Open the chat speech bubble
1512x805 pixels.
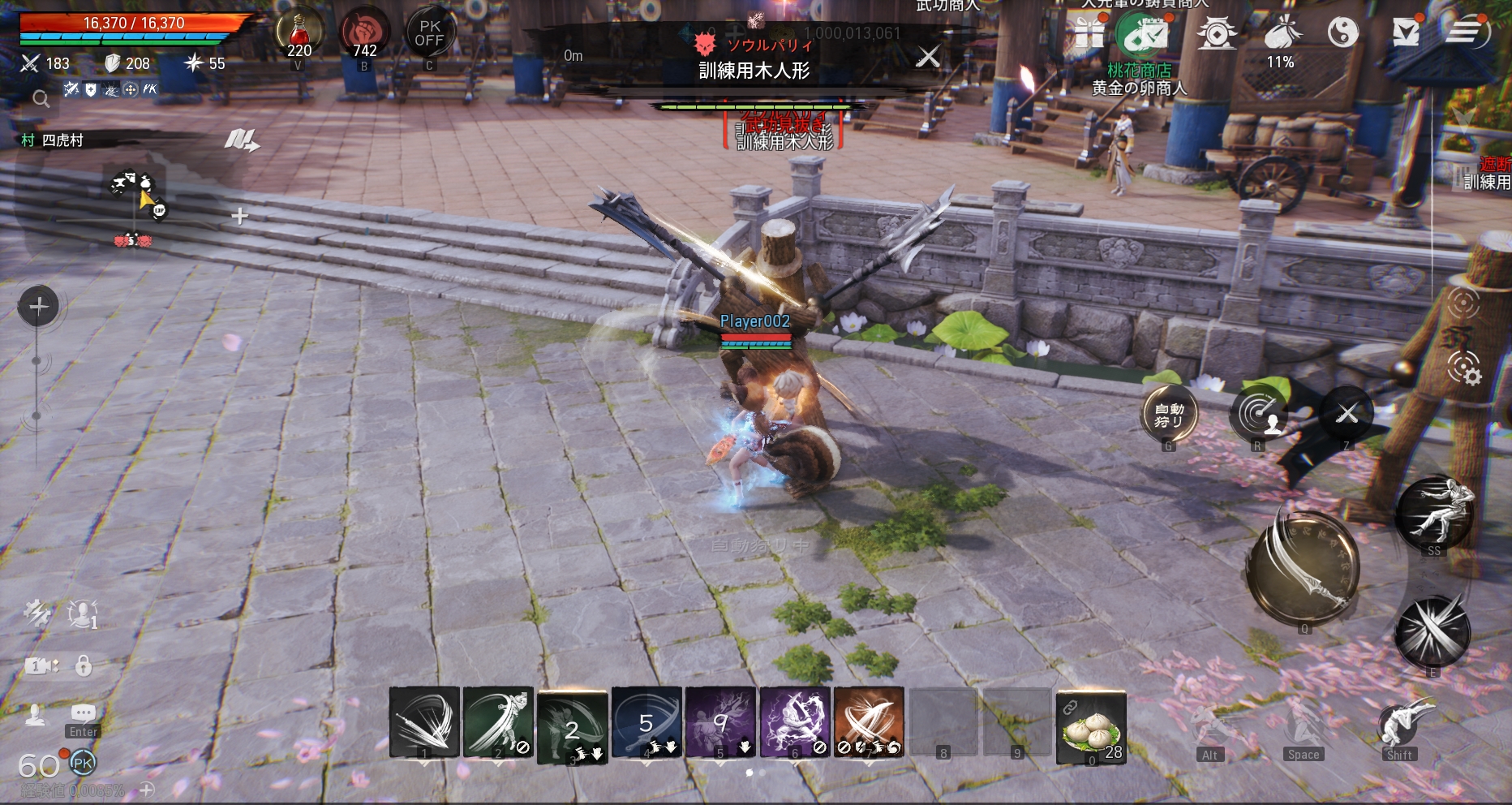(83, 713)
